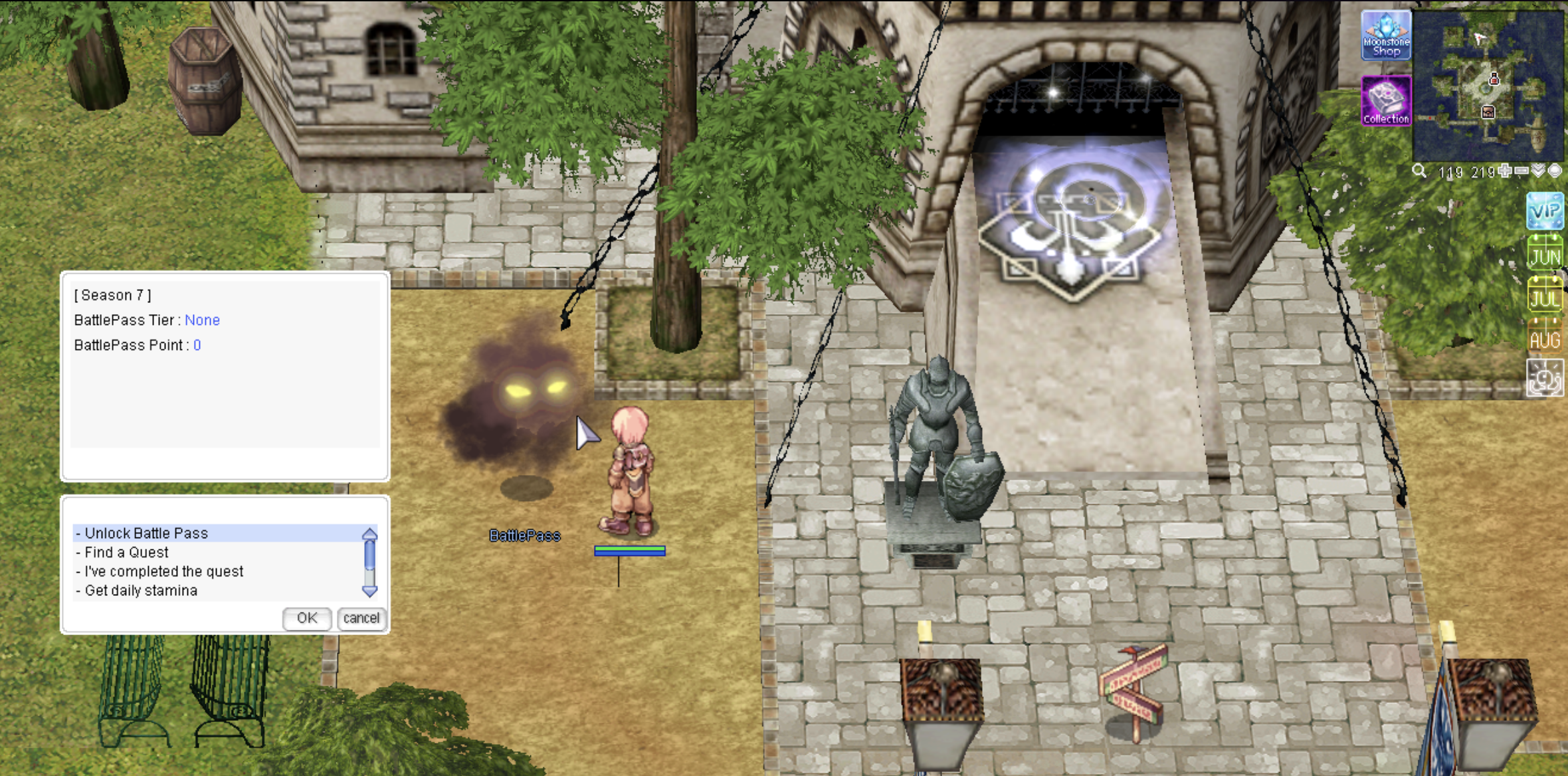The image size is (1568, 776).
Task: Zoom out the minimap with minus button
Action: pyautogui.click(x=1521, y=171)
